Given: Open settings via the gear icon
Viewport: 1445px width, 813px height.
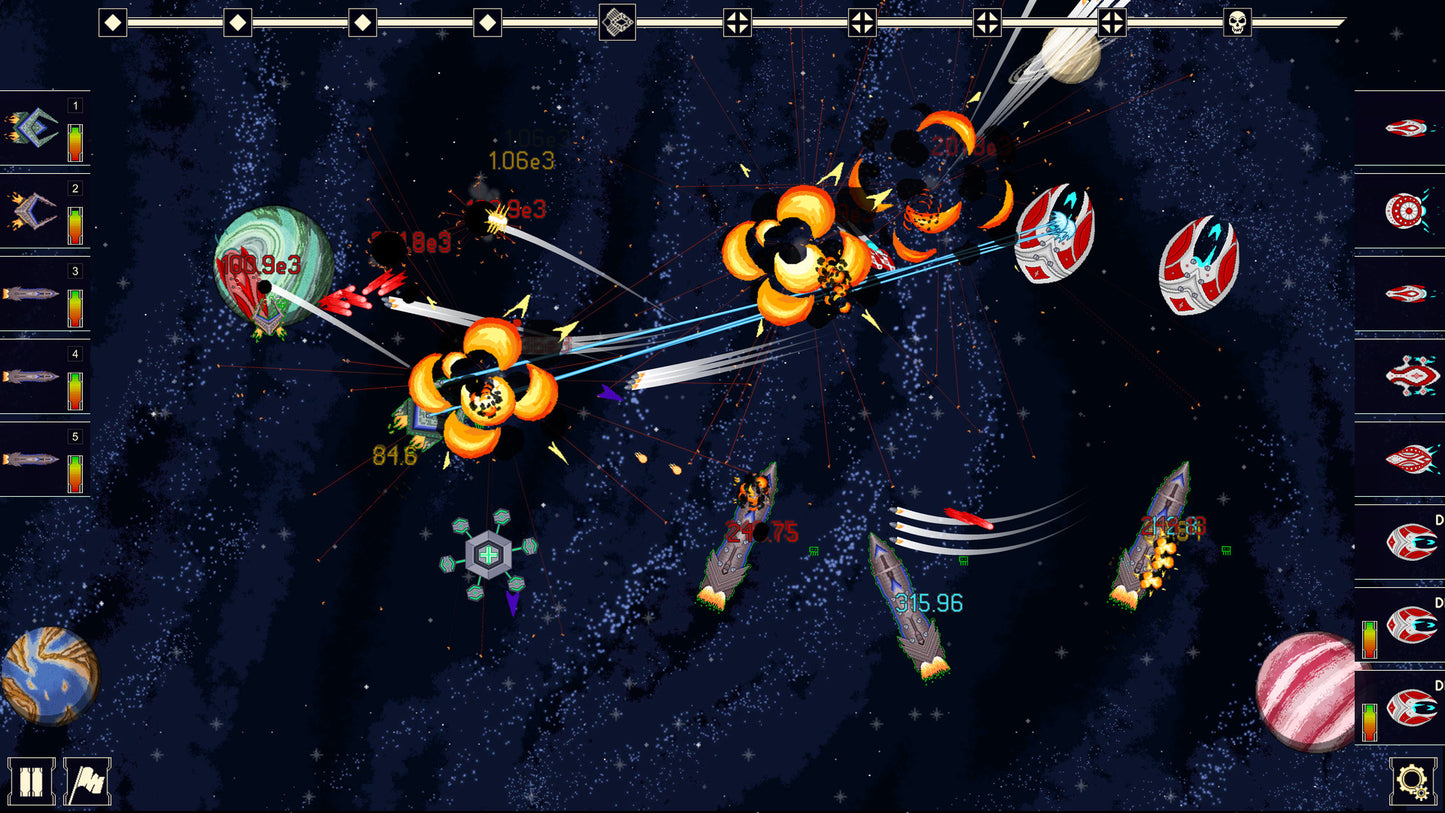Looking at the screenshot, I should [x=1412, y=781].
